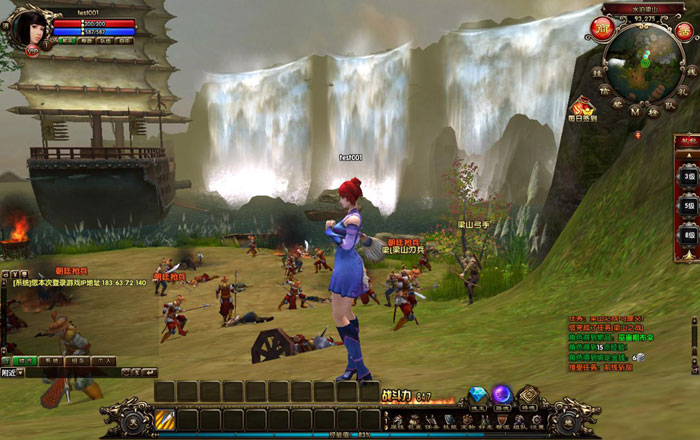
Task: Select the level 8 reward button
Action: pyautogui.click(x=689, y=235)
